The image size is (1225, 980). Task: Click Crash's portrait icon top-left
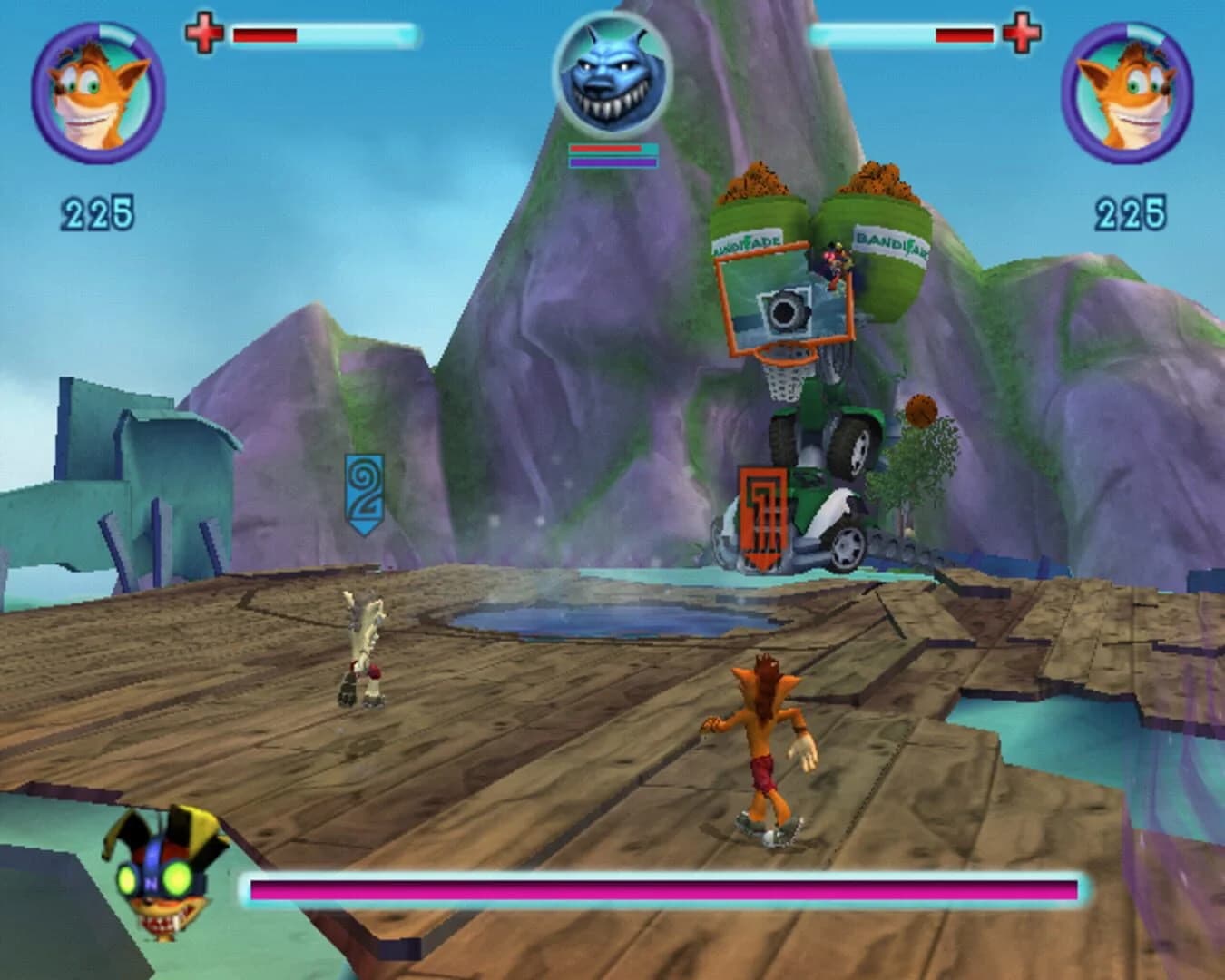pos(97,91)
